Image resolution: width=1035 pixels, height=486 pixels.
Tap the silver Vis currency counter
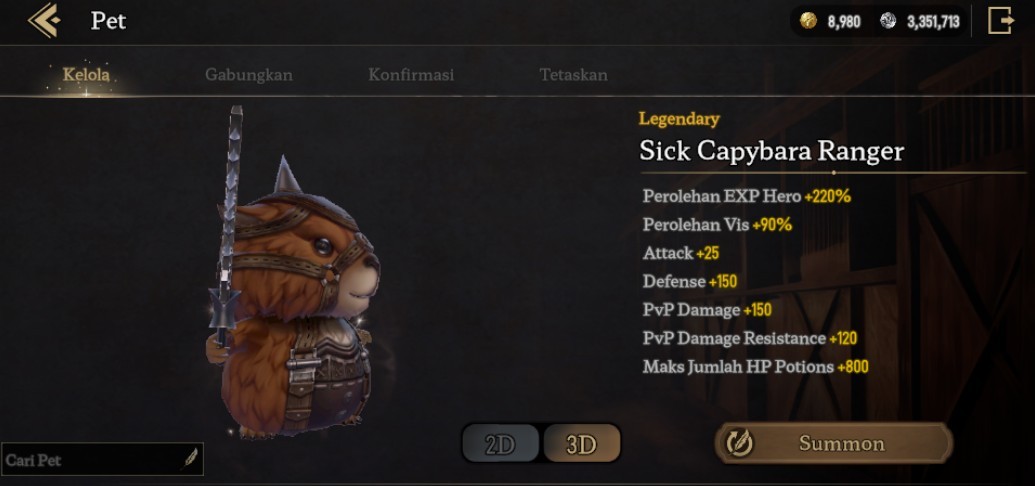click(x=920, y=21)
